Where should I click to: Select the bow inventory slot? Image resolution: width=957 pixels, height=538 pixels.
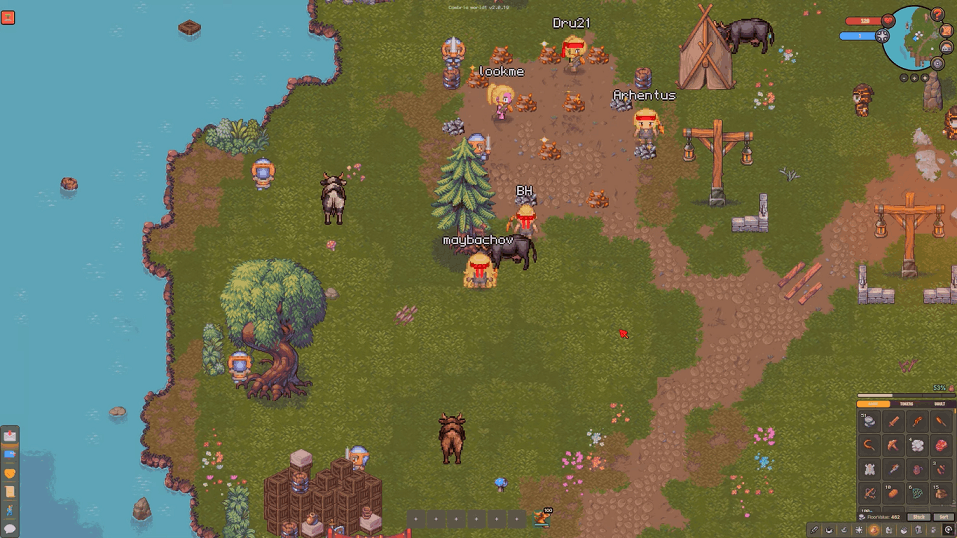[869, 493]
